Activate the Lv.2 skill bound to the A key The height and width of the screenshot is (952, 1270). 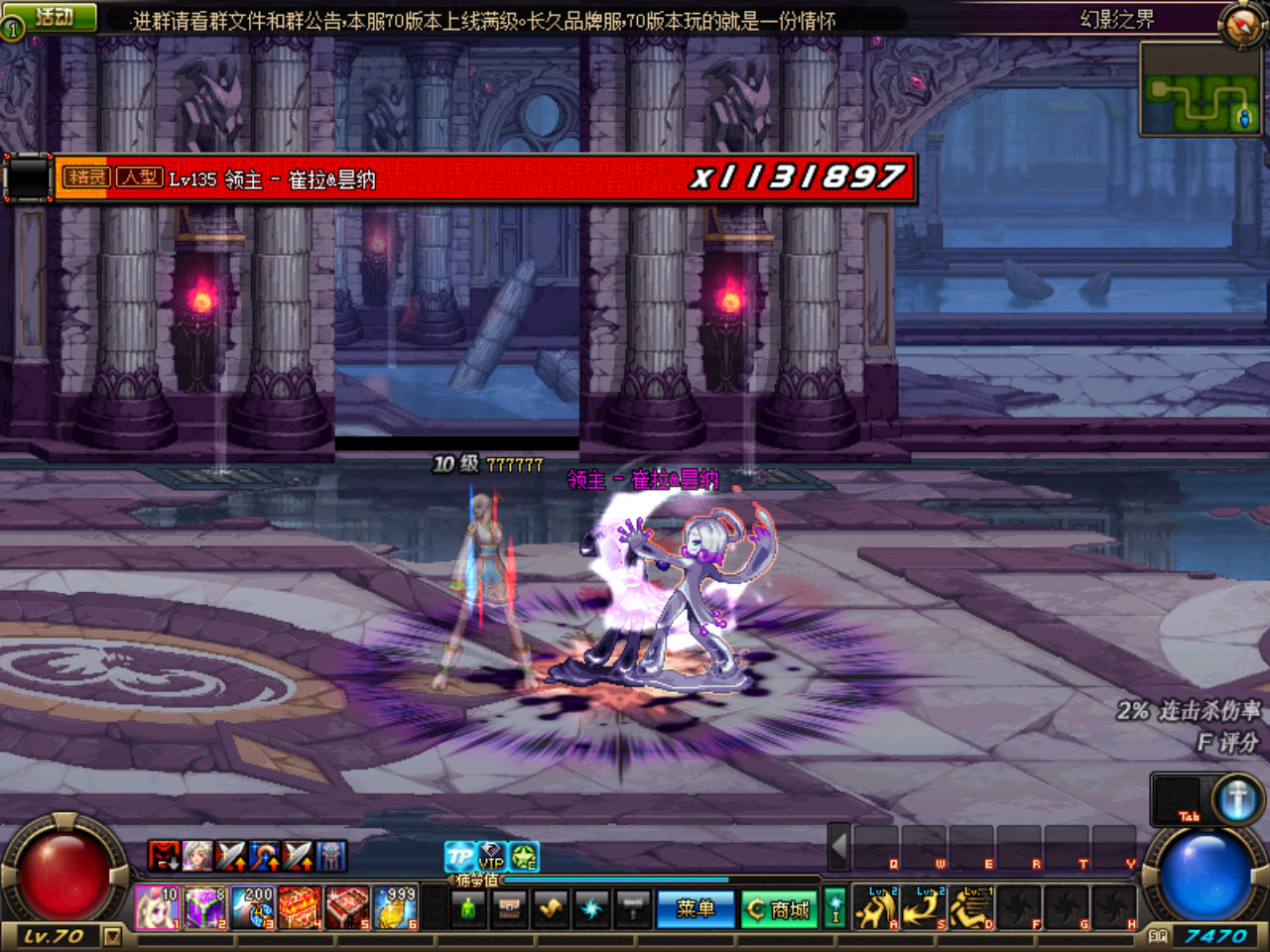pyautogui.click(x=876, y=906)
